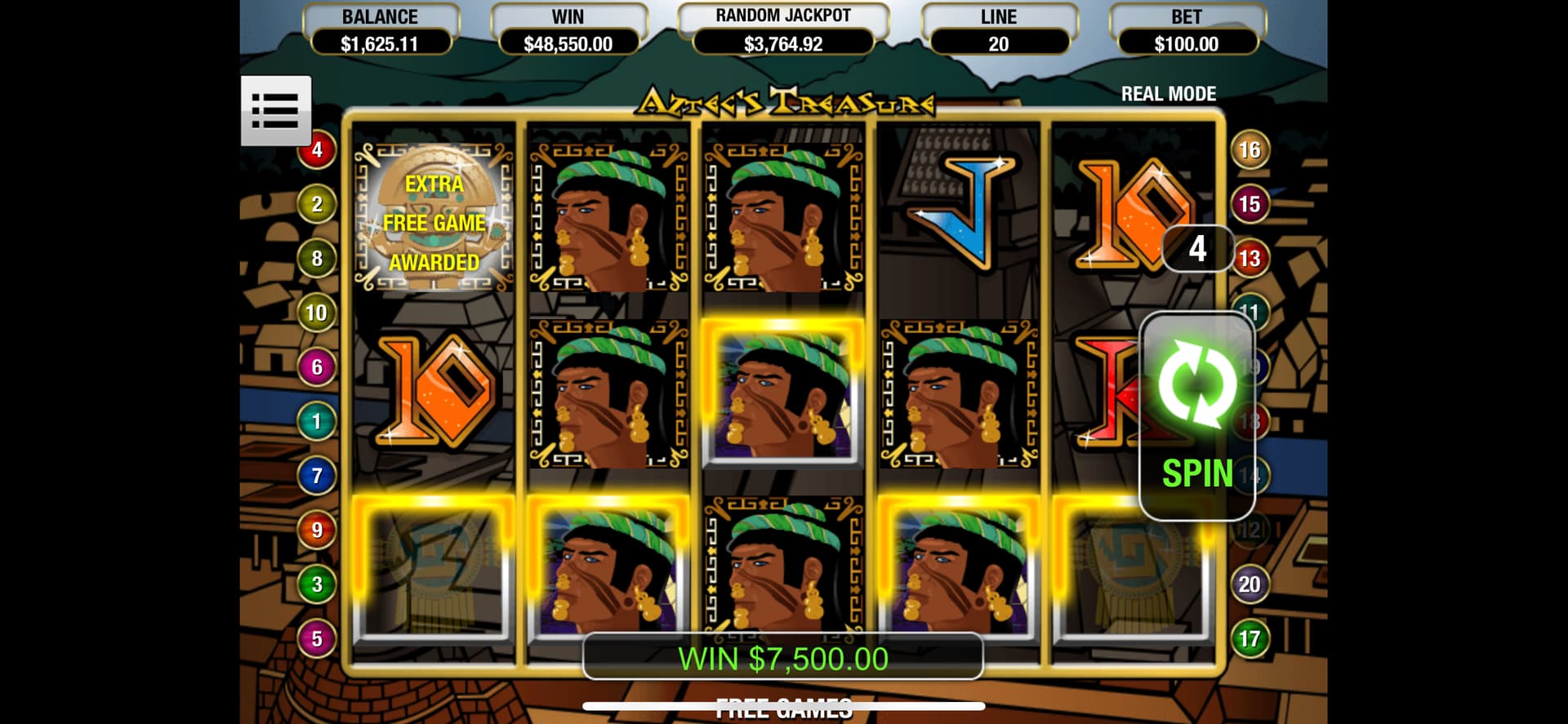Select payline 10 indicator

point(317,313)
